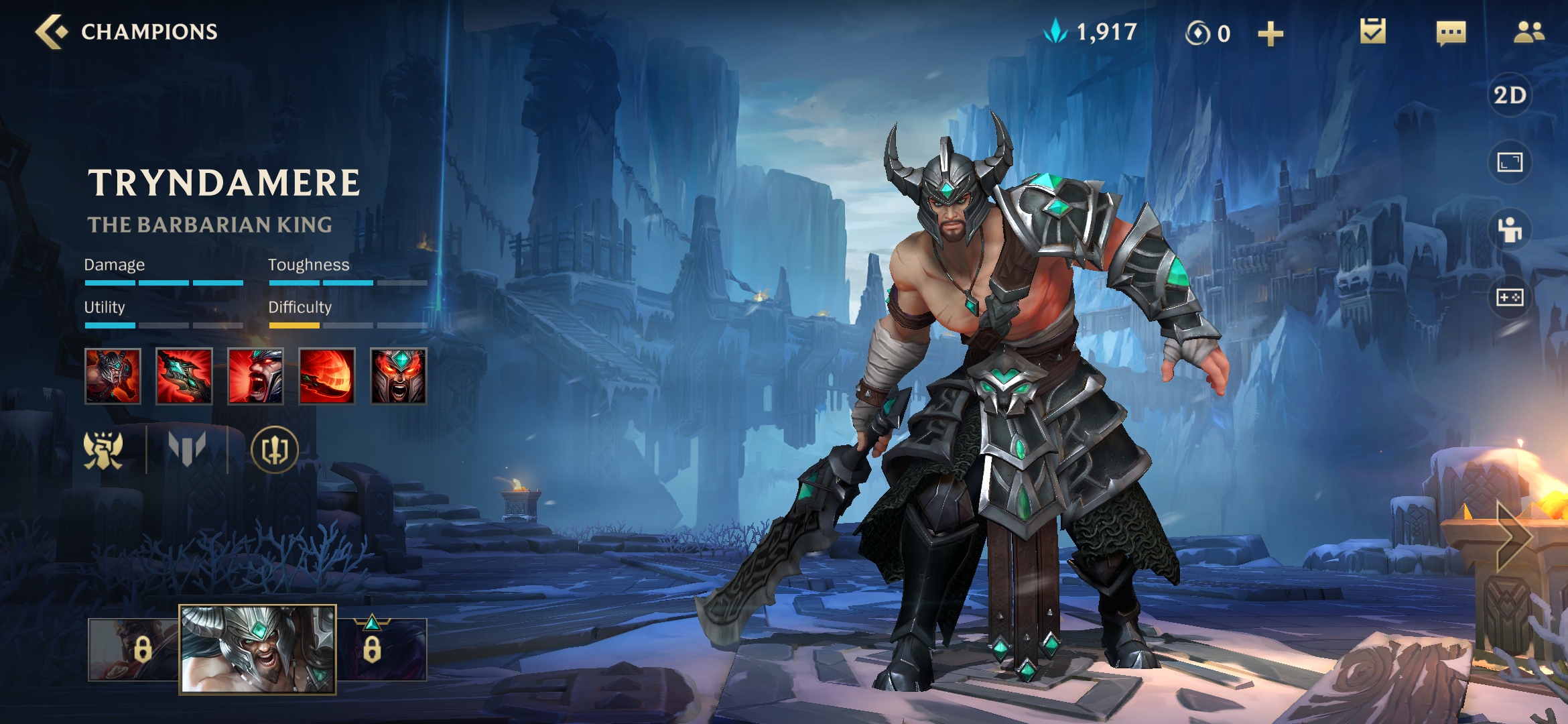Screen dimensions: 1568x724
Task: Open the three-blade mastery emblem icon
Action: (x=187, y=448)
